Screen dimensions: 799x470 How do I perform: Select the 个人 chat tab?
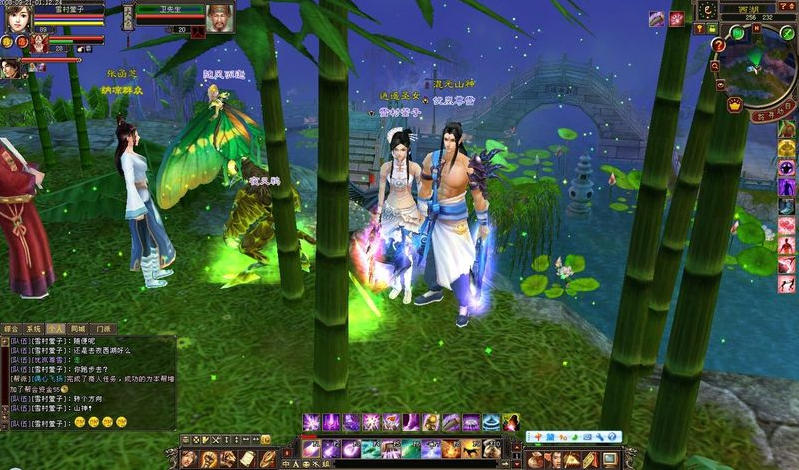[x=56, y=328]
